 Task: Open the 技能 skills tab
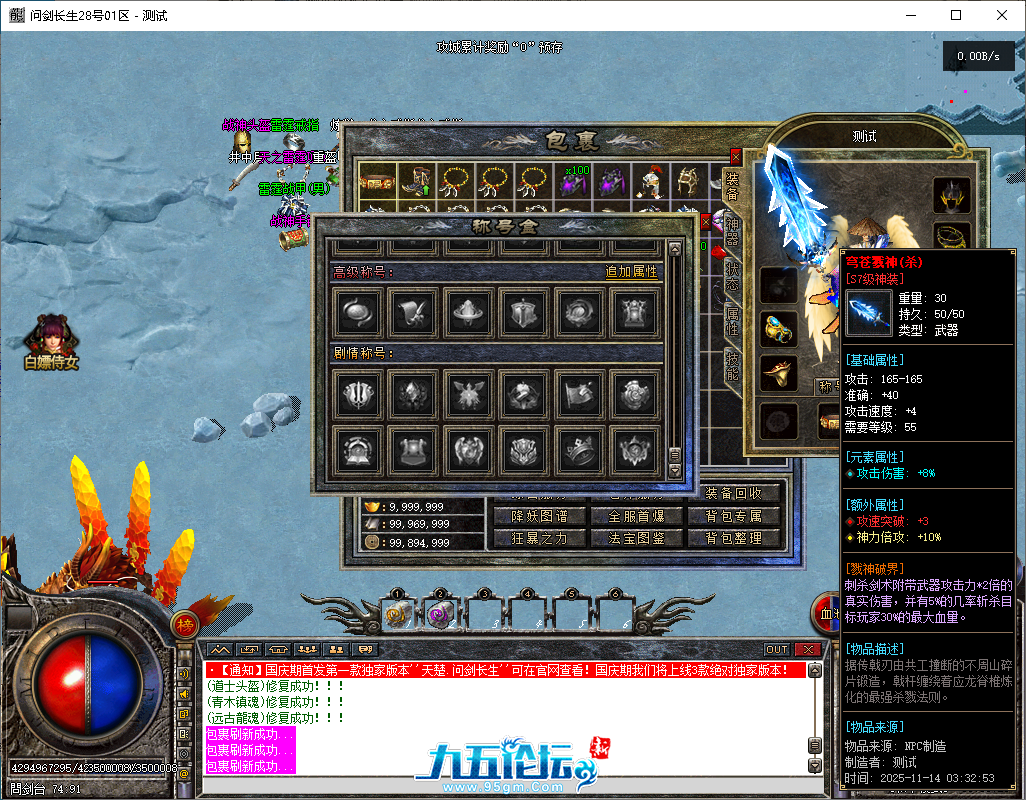coord(732,366)
